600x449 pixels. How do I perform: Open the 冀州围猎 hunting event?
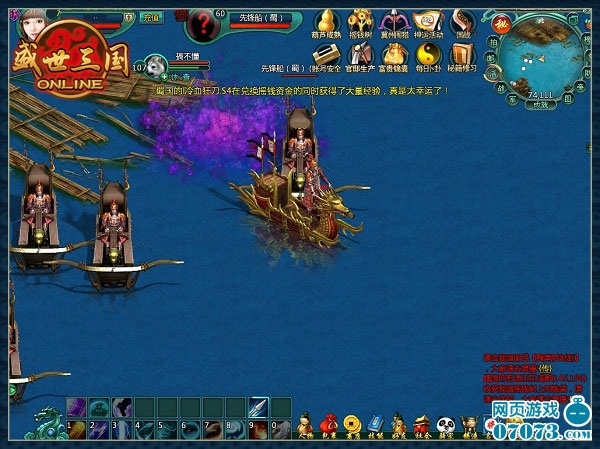(x=394, y=23)
